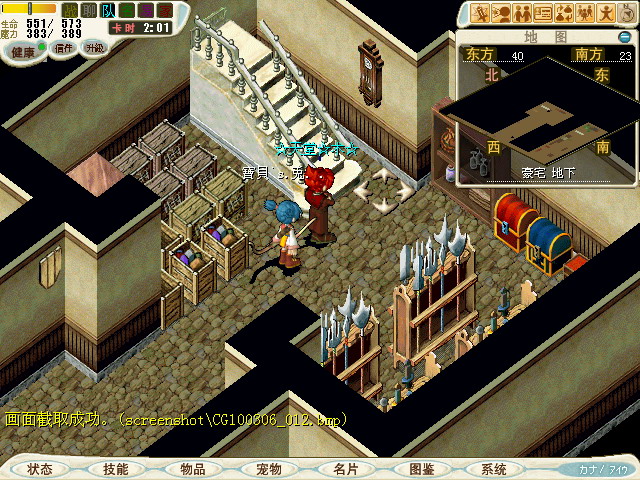Toggle the 聊 chat mode switch
Image resolution: width=640 pixels, height=480 pixels.
tap(89, 10)
